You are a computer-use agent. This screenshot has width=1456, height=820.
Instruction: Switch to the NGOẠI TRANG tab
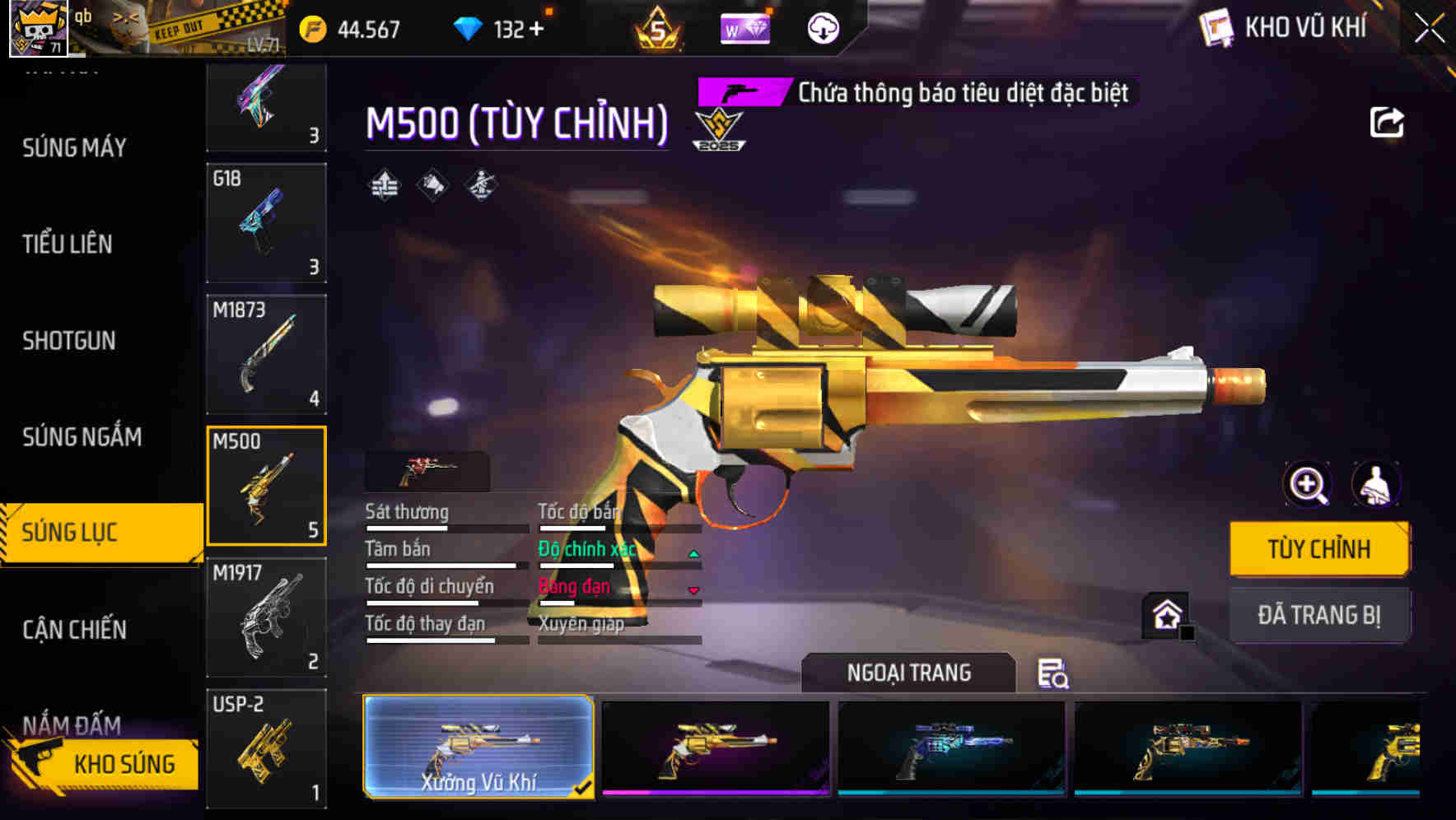pyautogui.click(x=908, y=672)
